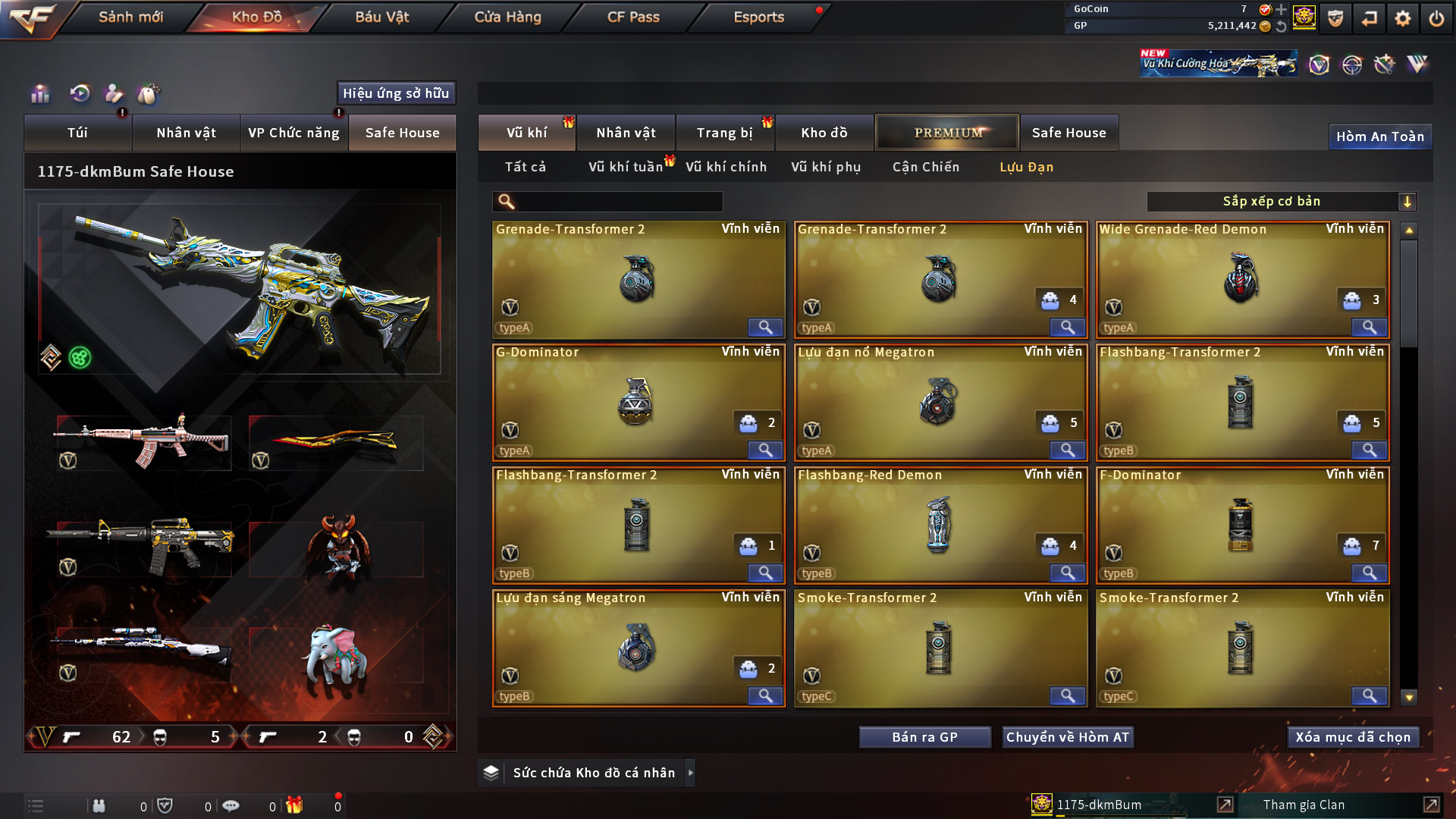Open the CF Pass menu
Image resolution: width=1456 pixels, height=819 pixels.
point(633,17)
